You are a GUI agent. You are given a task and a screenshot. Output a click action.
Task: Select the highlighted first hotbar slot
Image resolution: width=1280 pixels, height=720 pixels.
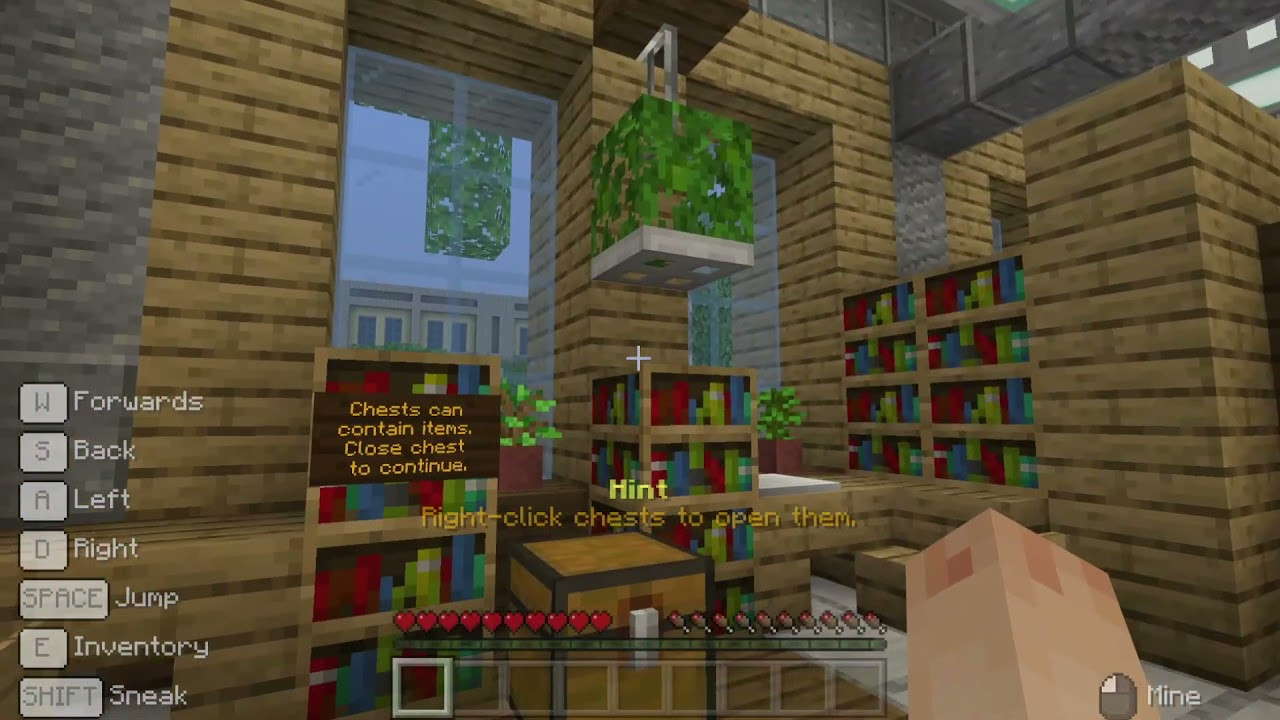(x=421, y=687)
